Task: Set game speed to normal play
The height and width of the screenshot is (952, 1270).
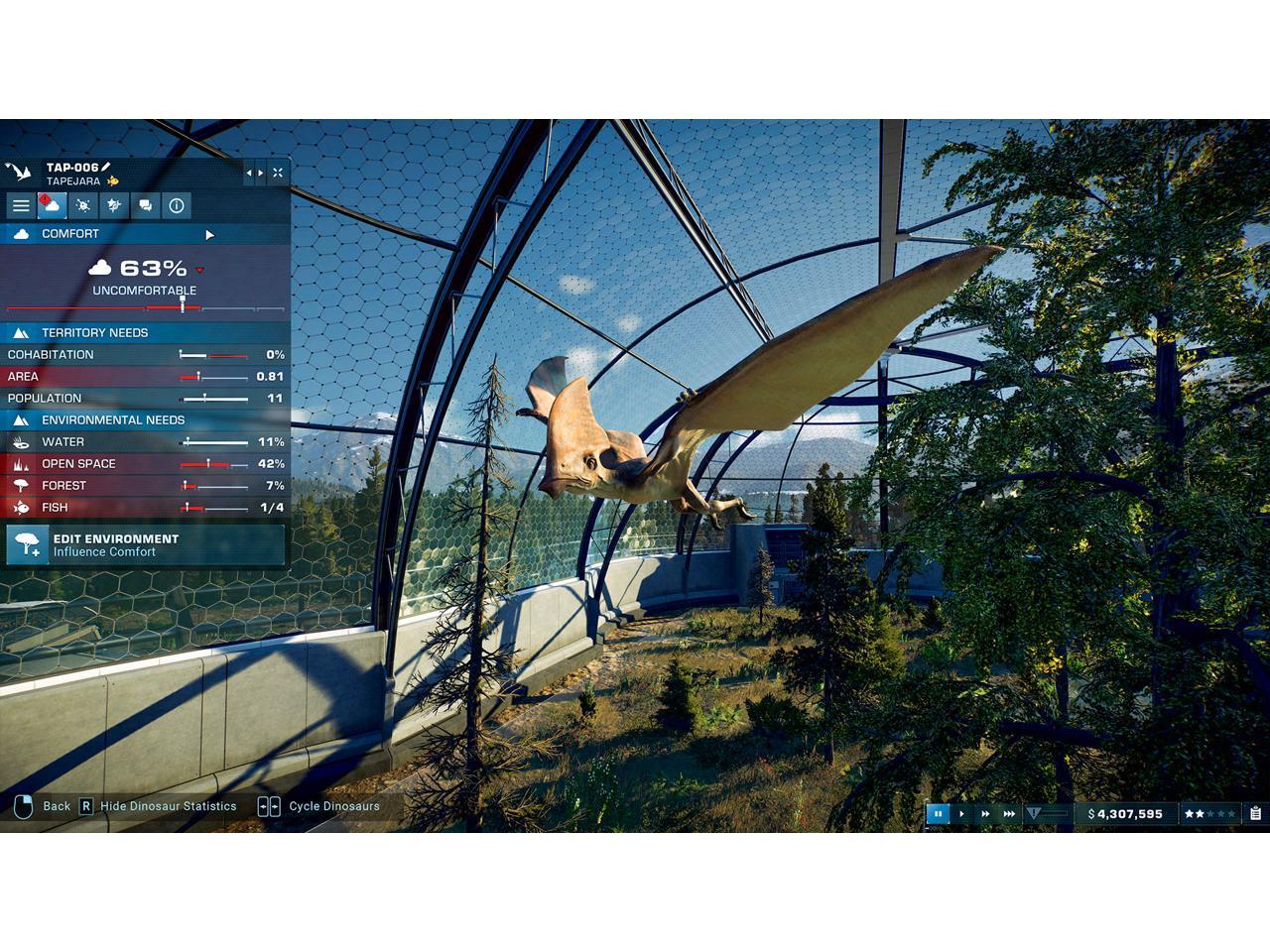Action: coord(961,814)
